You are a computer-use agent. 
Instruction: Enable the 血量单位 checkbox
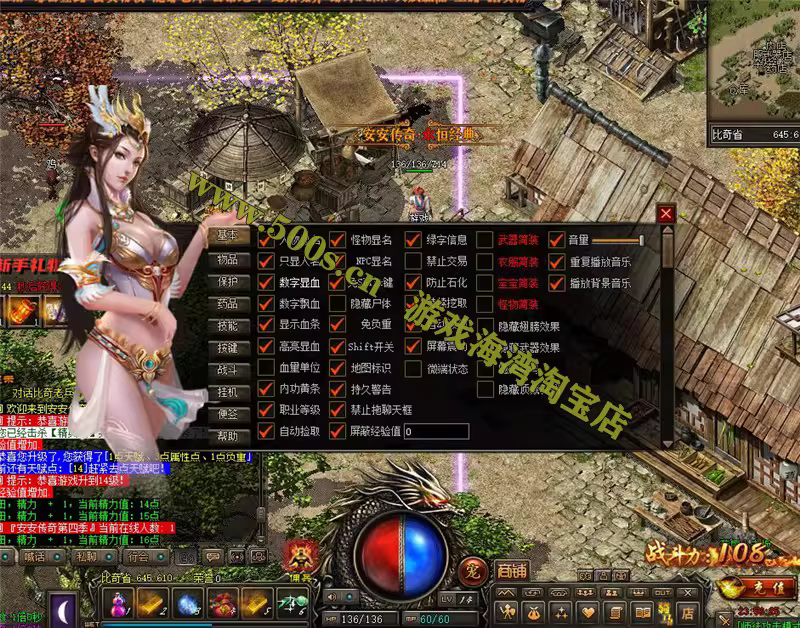click(x=266, y=366)
